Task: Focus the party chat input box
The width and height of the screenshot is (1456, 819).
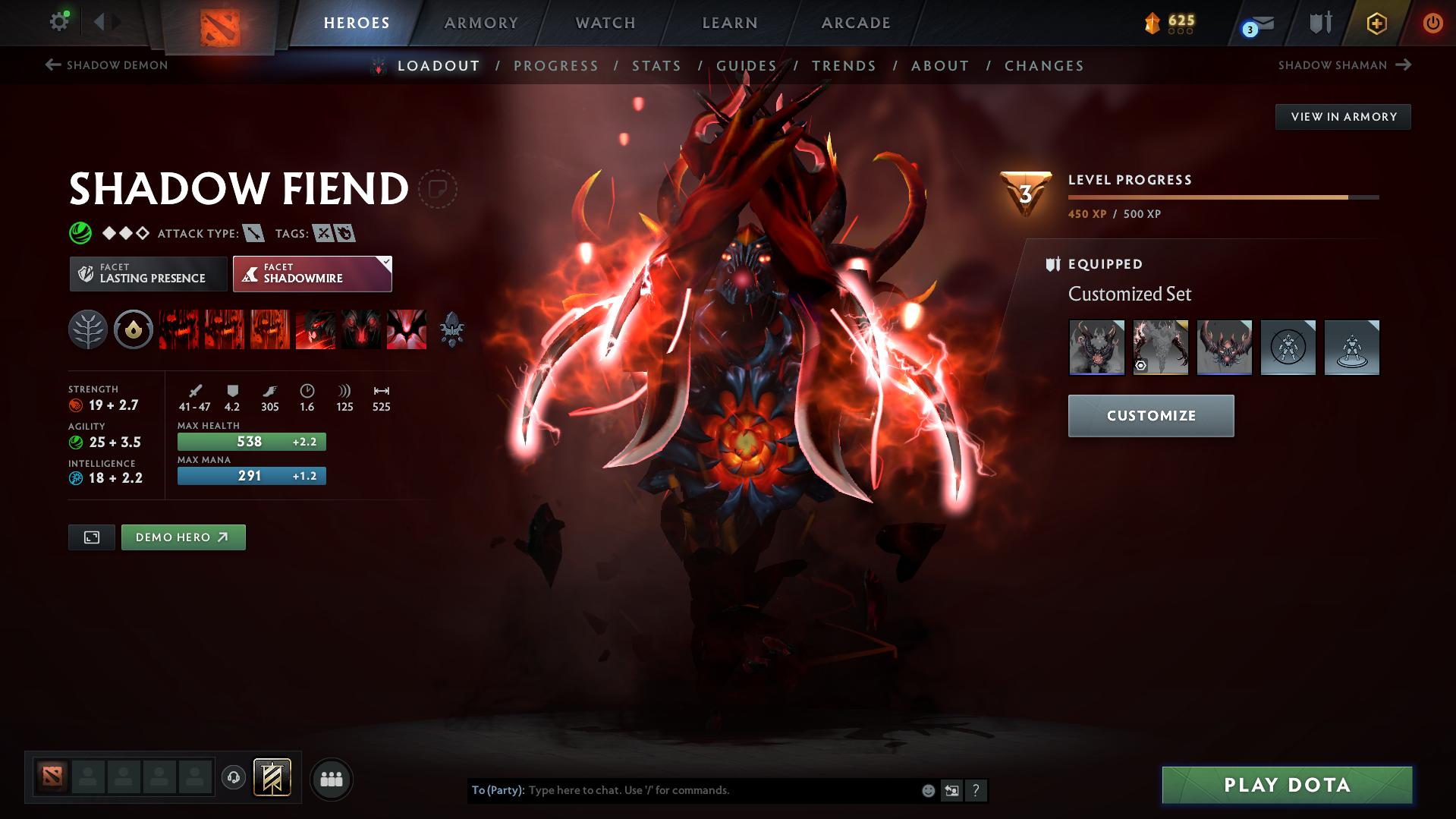Action: pos(721,790)
